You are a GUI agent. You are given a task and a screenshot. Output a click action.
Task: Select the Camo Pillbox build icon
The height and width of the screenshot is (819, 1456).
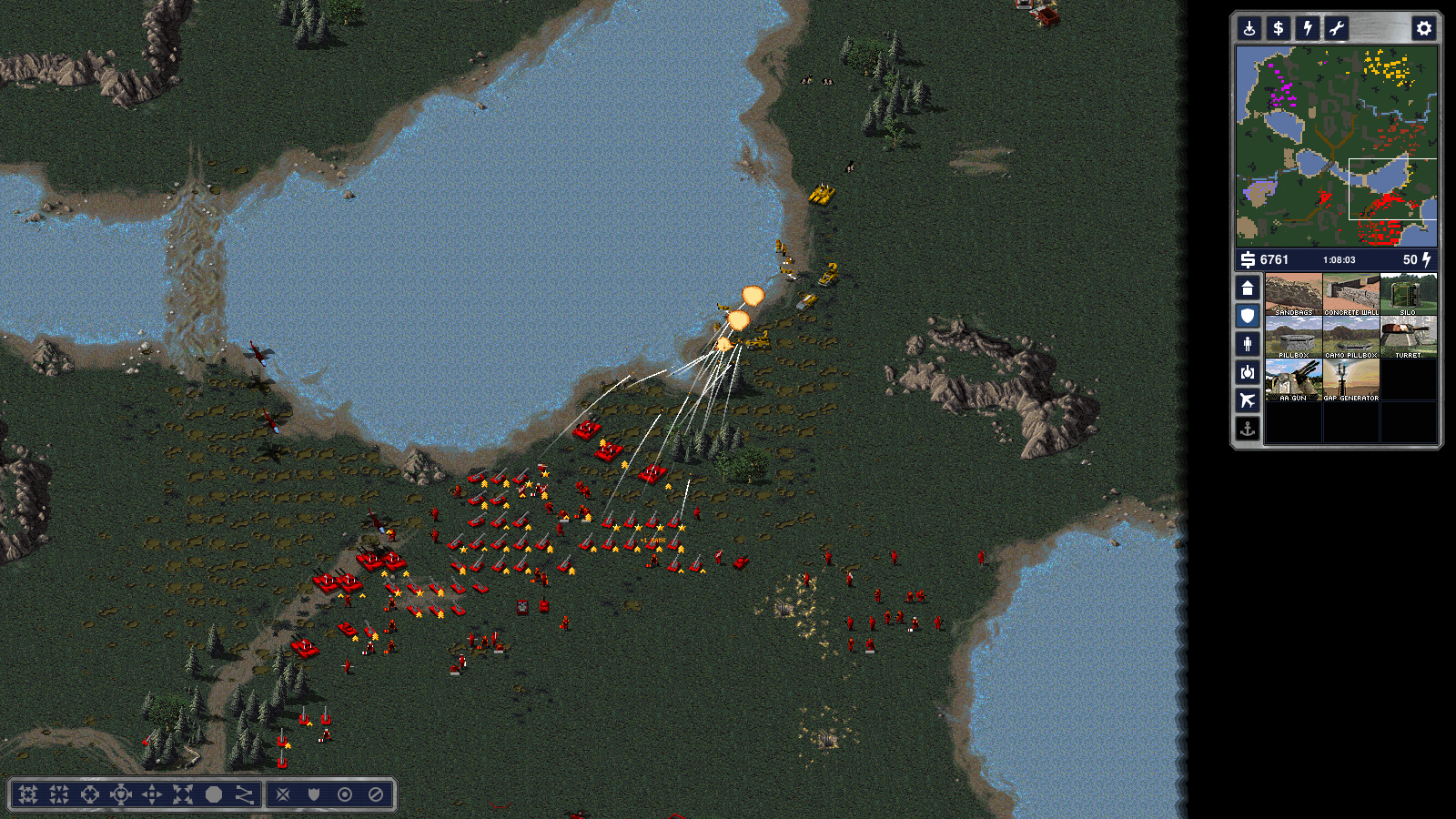pyautogui.click(x=1350, y=337)
